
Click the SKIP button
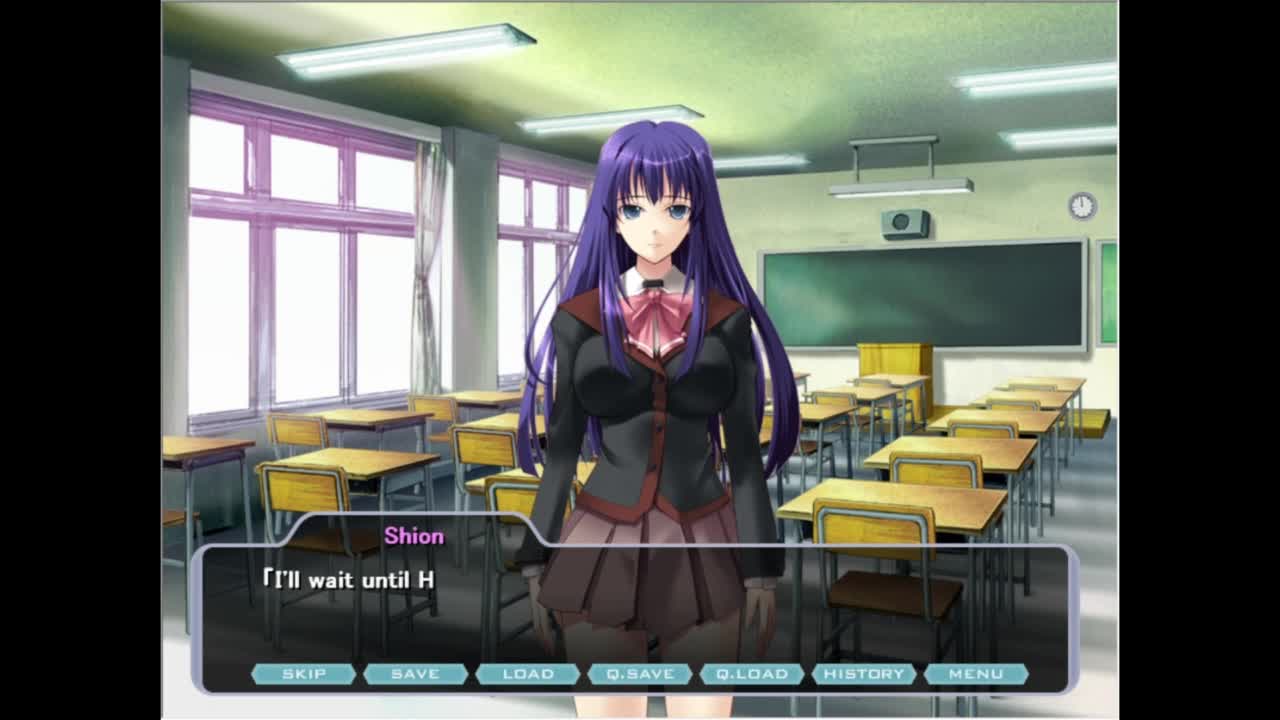point(303,674)
